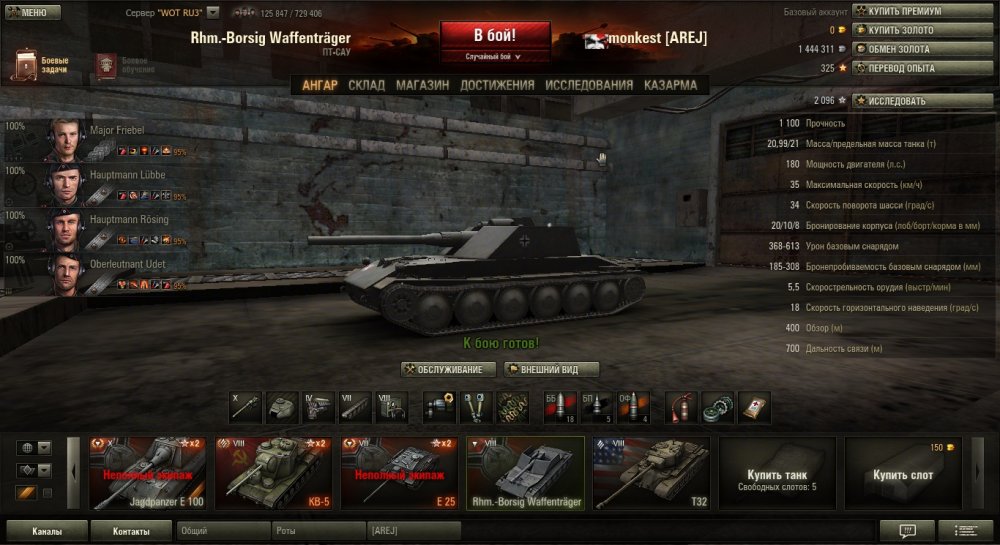Open the Внешний вид customization
This screenshot has width=1000, height=545.
tap(551, 370)
